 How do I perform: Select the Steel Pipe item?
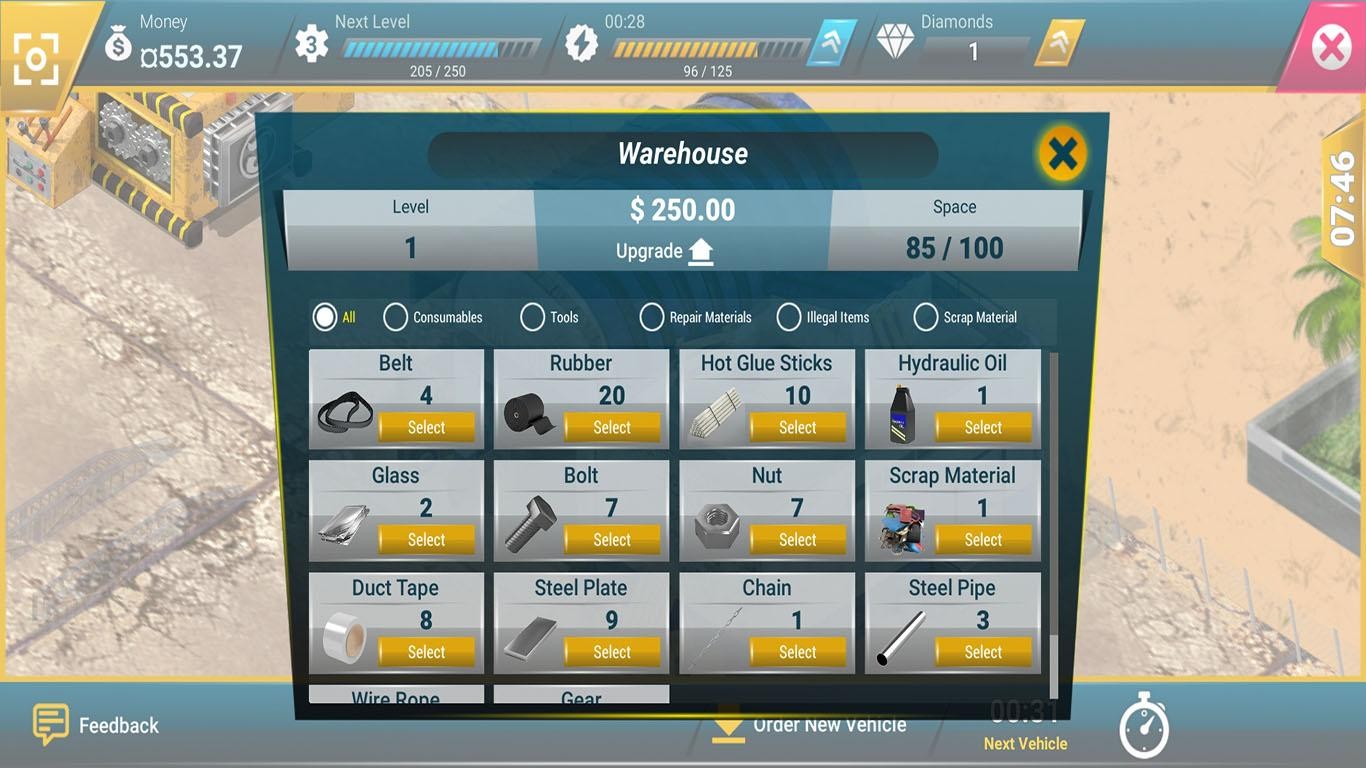tap(983, 652)
